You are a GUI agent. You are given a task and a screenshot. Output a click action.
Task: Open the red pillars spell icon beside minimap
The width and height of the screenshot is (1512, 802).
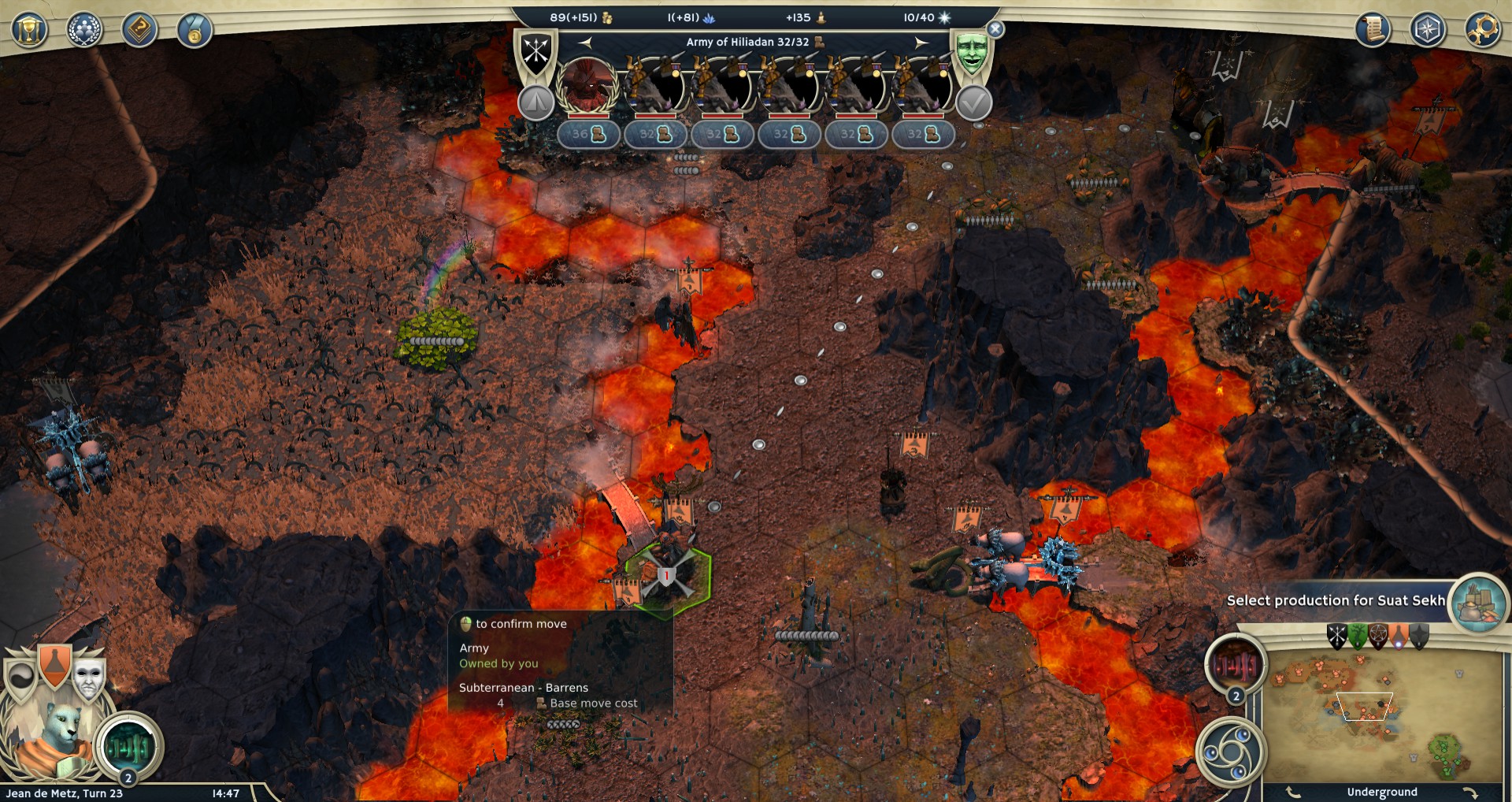click(1236, 666)
